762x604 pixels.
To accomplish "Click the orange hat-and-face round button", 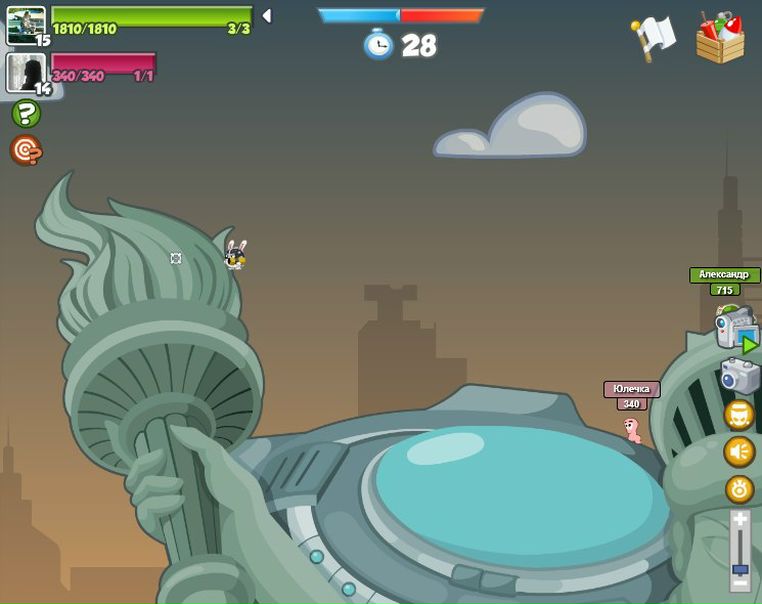I will (740, 415).
